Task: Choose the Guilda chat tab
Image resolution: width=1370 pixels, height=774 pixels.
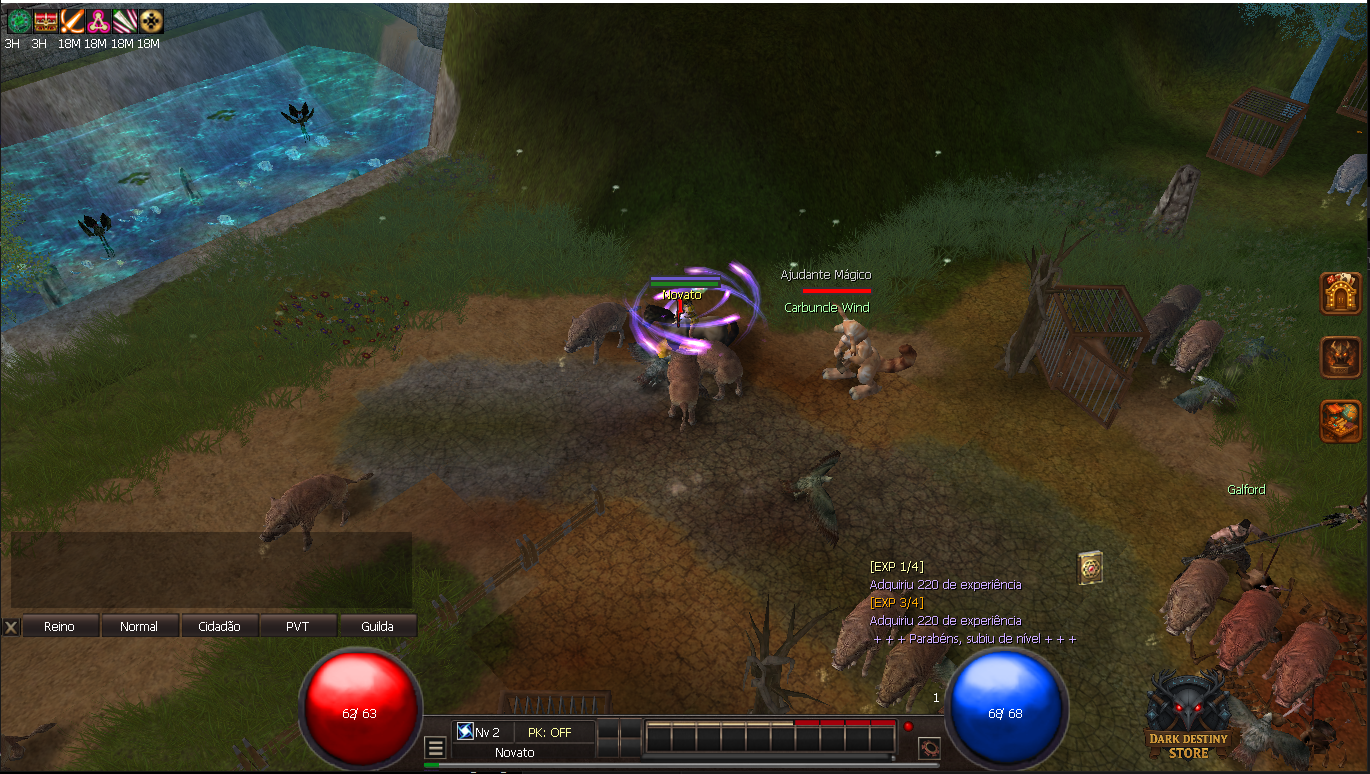Action: click(x=376, y=626)
